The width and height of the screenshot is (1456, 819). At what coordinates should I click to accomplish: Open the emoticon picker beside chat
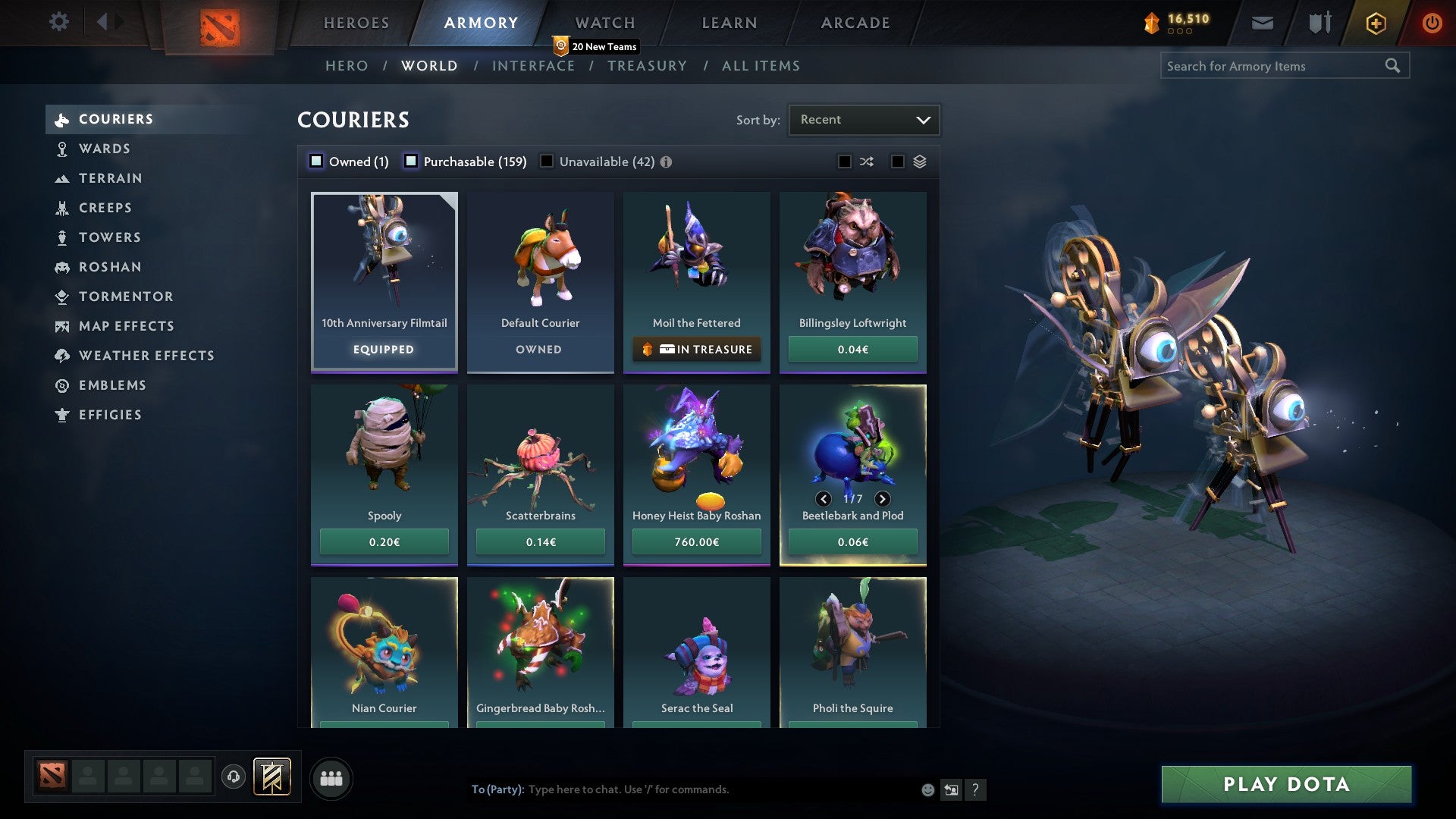[x=927, y=789]
